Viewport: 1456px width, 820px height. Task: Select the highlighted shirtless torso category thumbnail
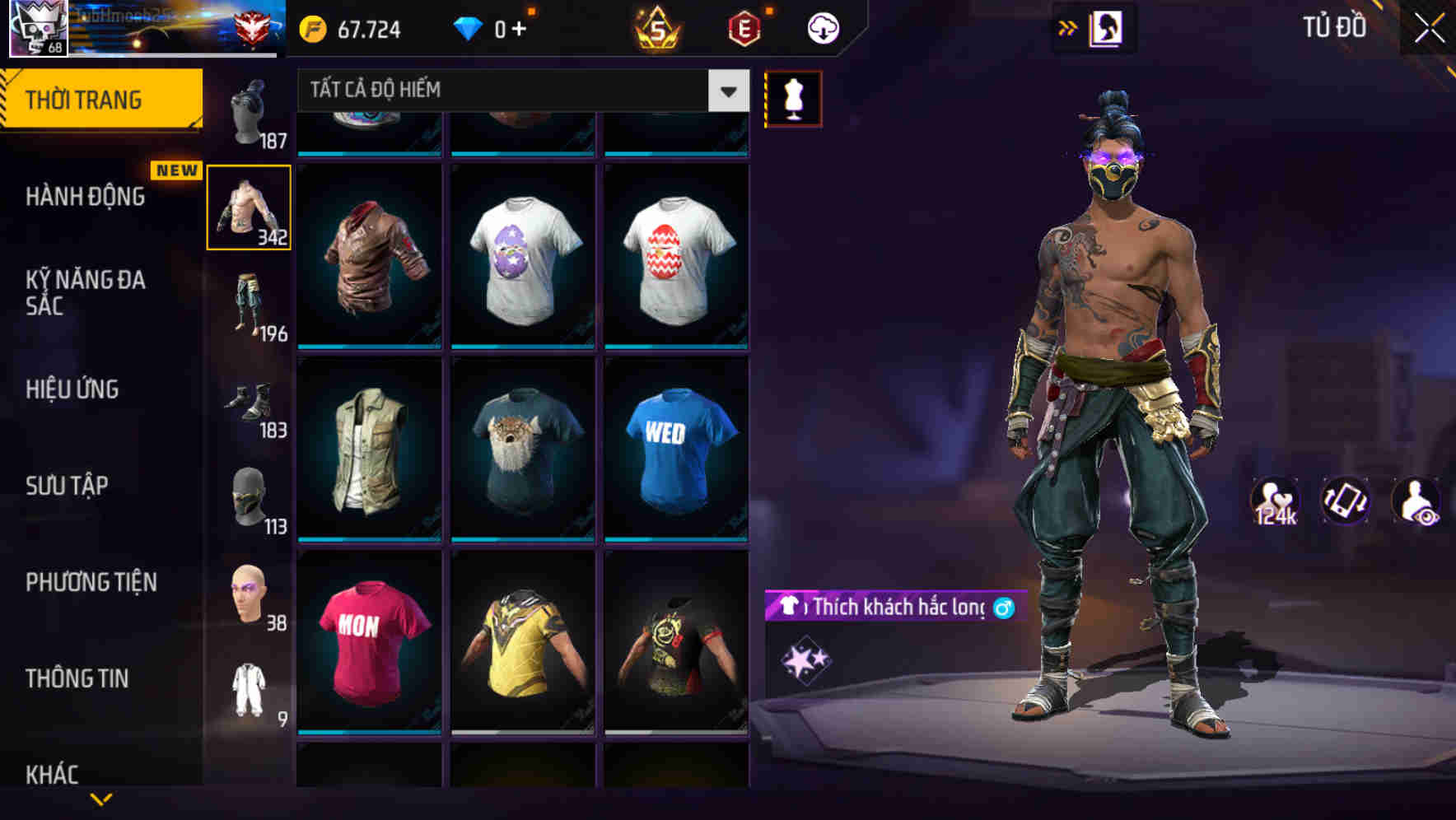(250, 207)
